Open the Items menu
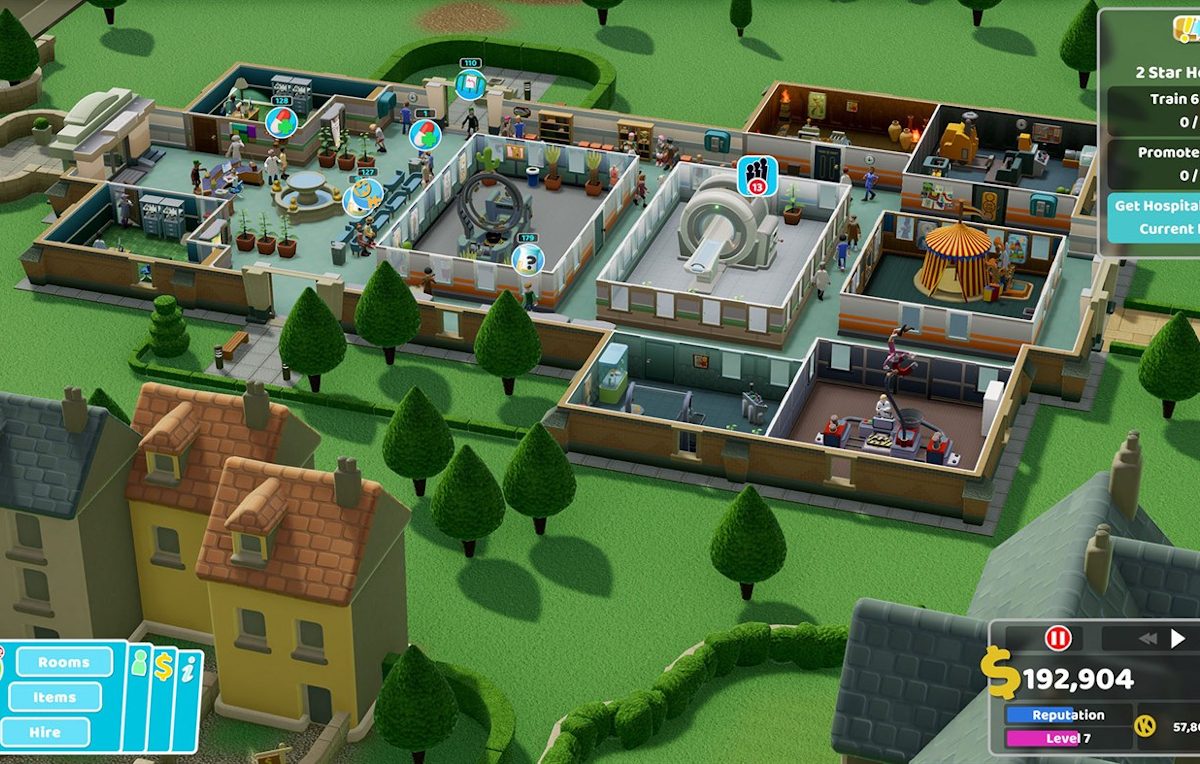 click(x=54, y=697)
